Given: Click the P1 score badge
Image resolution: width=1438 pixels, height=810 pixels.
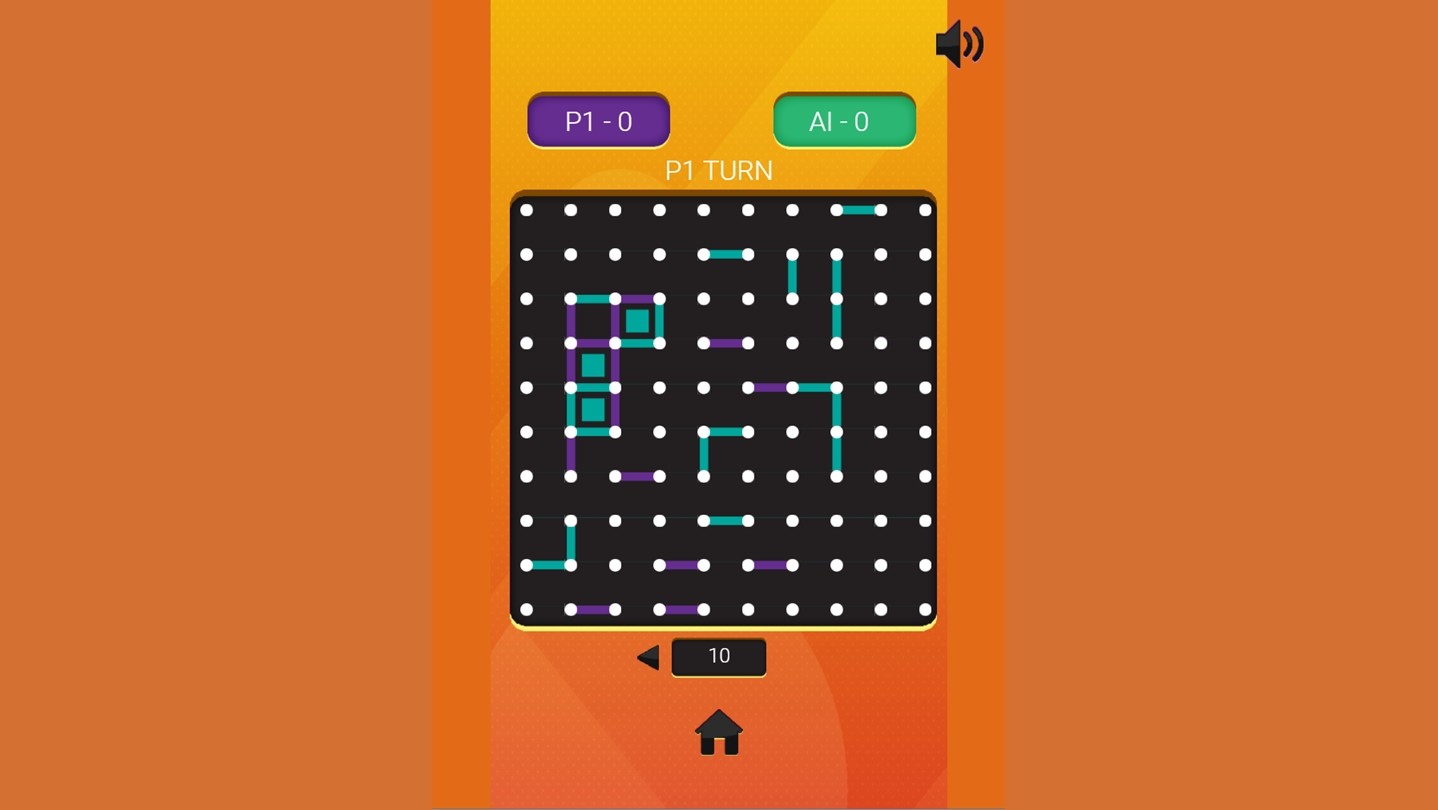Looking at the screenshot, I should pos(597,120).
